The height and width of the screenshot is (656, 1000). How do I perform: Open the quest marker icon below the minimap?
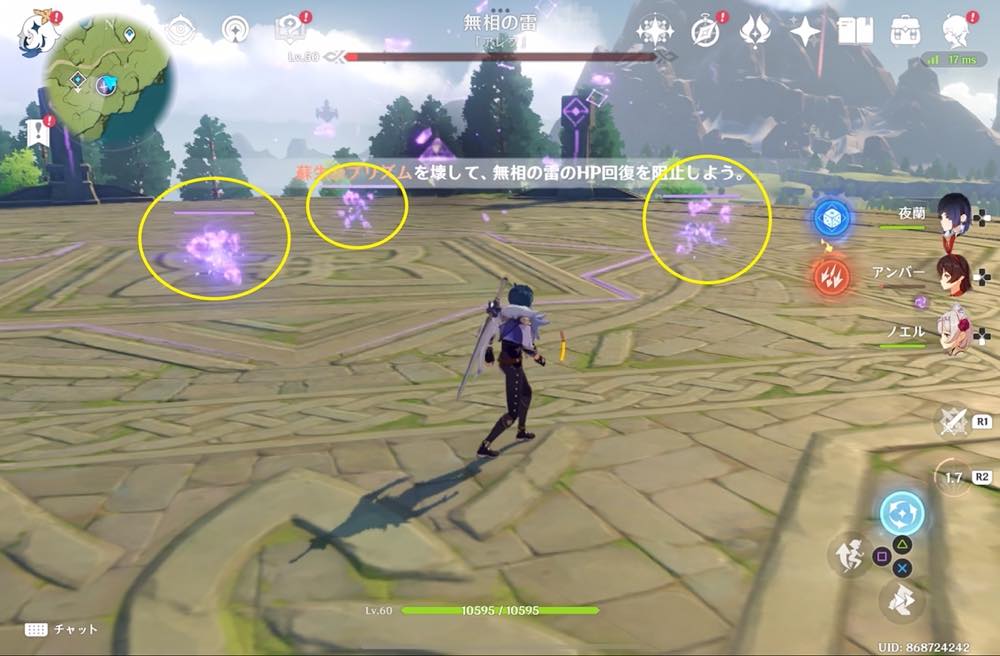click(39, 132)
